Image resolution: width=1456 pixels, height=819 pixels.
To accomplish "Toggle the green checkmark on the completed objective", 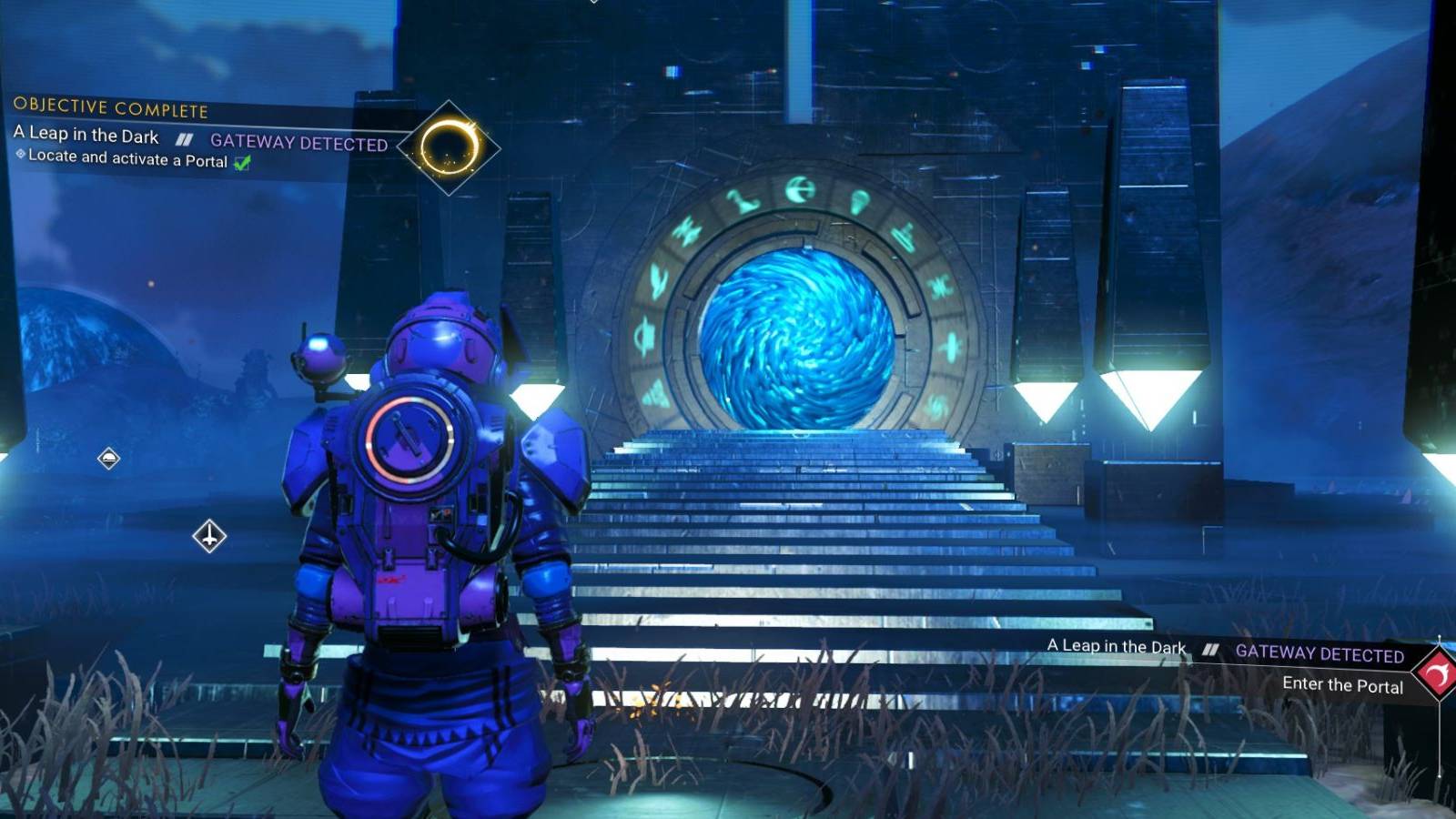I will click(243, 161).
